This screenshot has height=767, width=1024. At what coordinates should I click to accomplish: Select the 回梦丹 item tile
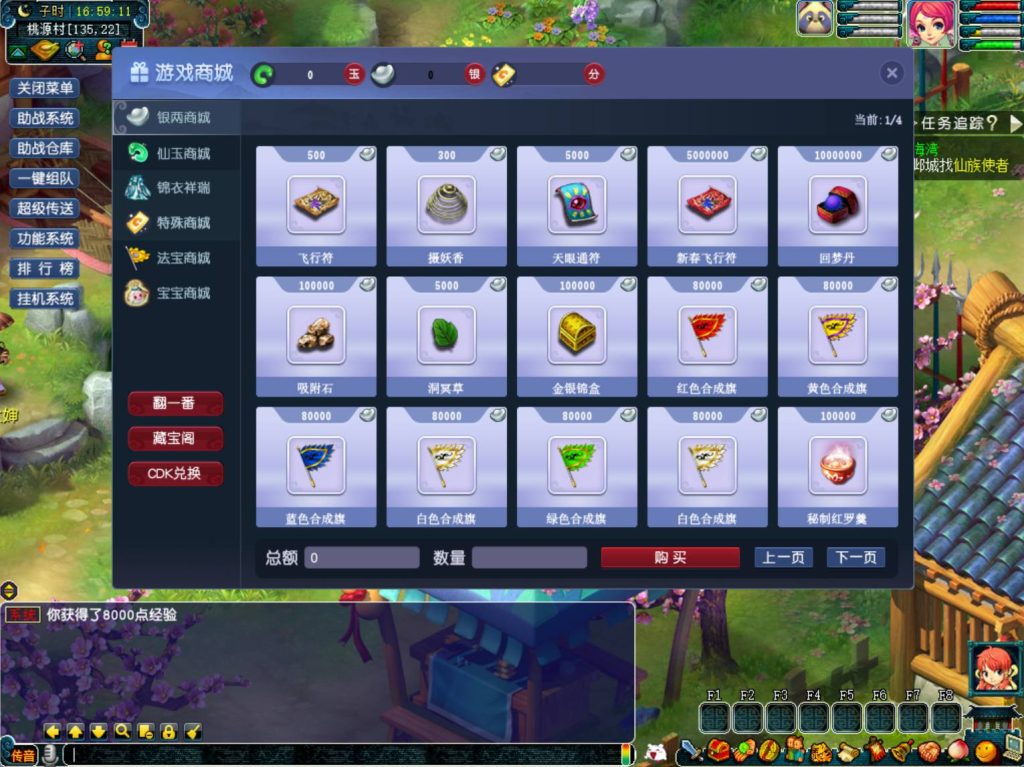837,205
